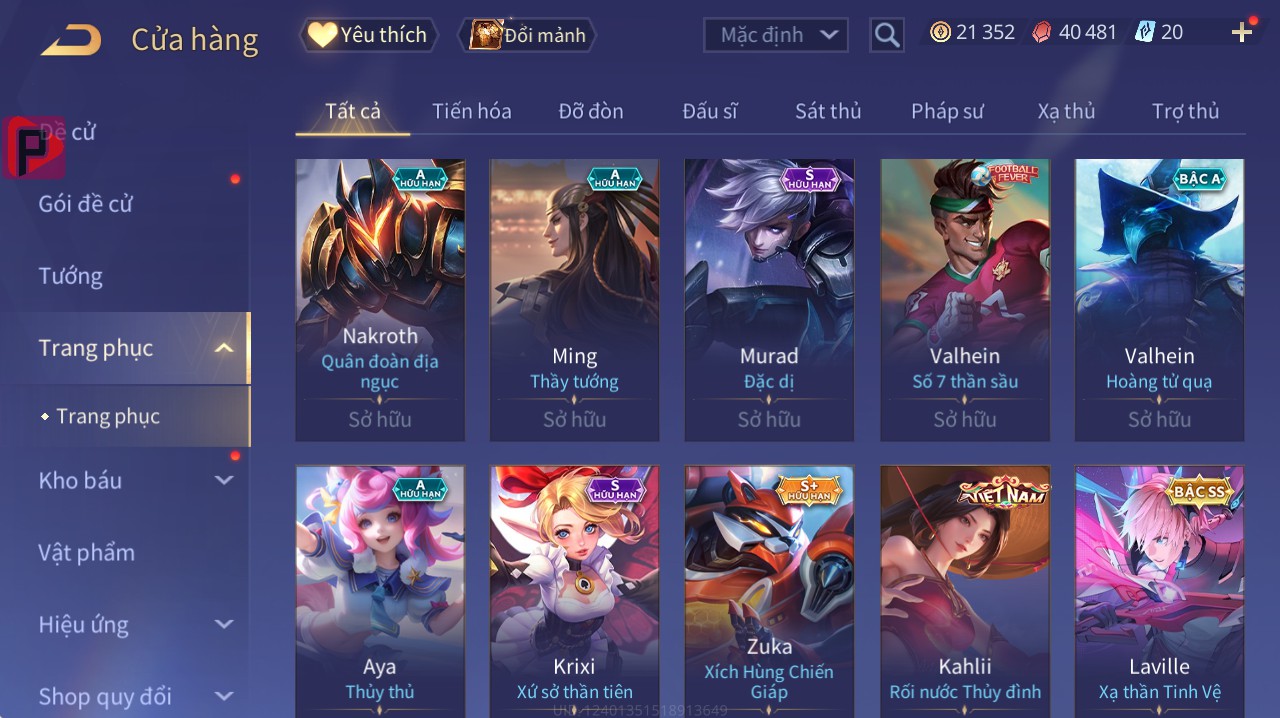The image size is (1280, 718).
Task: Expand the Mặc định sort dropdown
Action: tap(775, 35)
